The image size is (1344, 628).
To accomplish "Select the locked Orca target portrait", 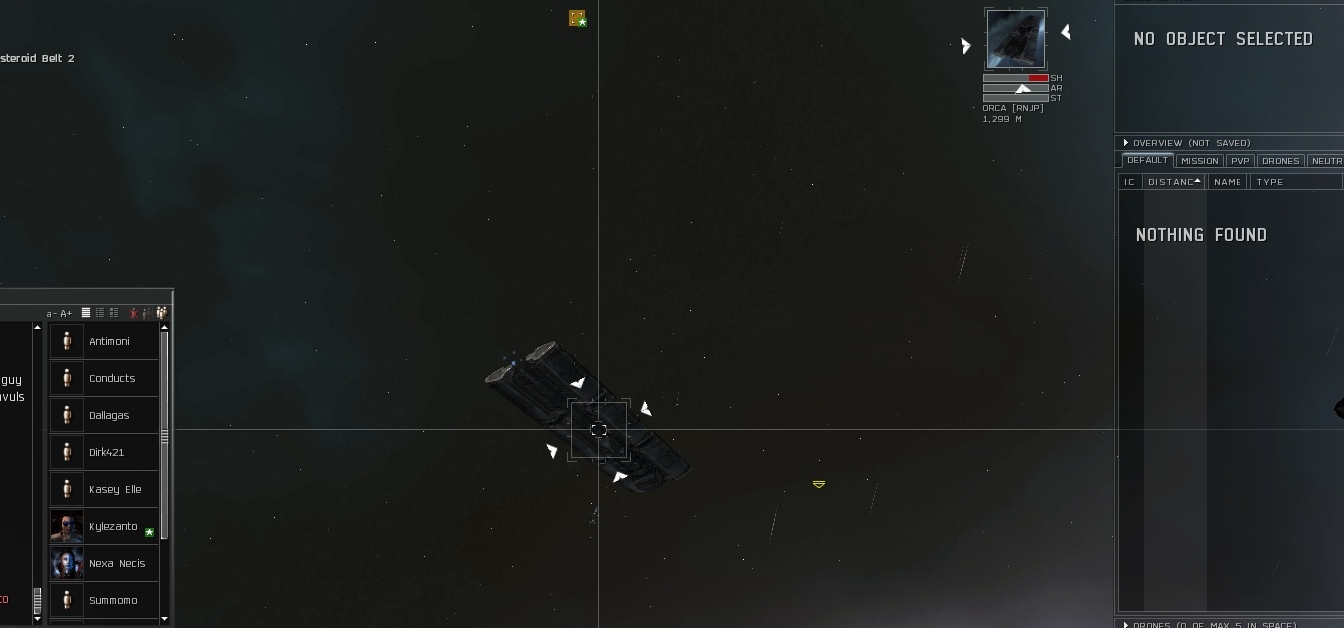I will click(1015, 39).
